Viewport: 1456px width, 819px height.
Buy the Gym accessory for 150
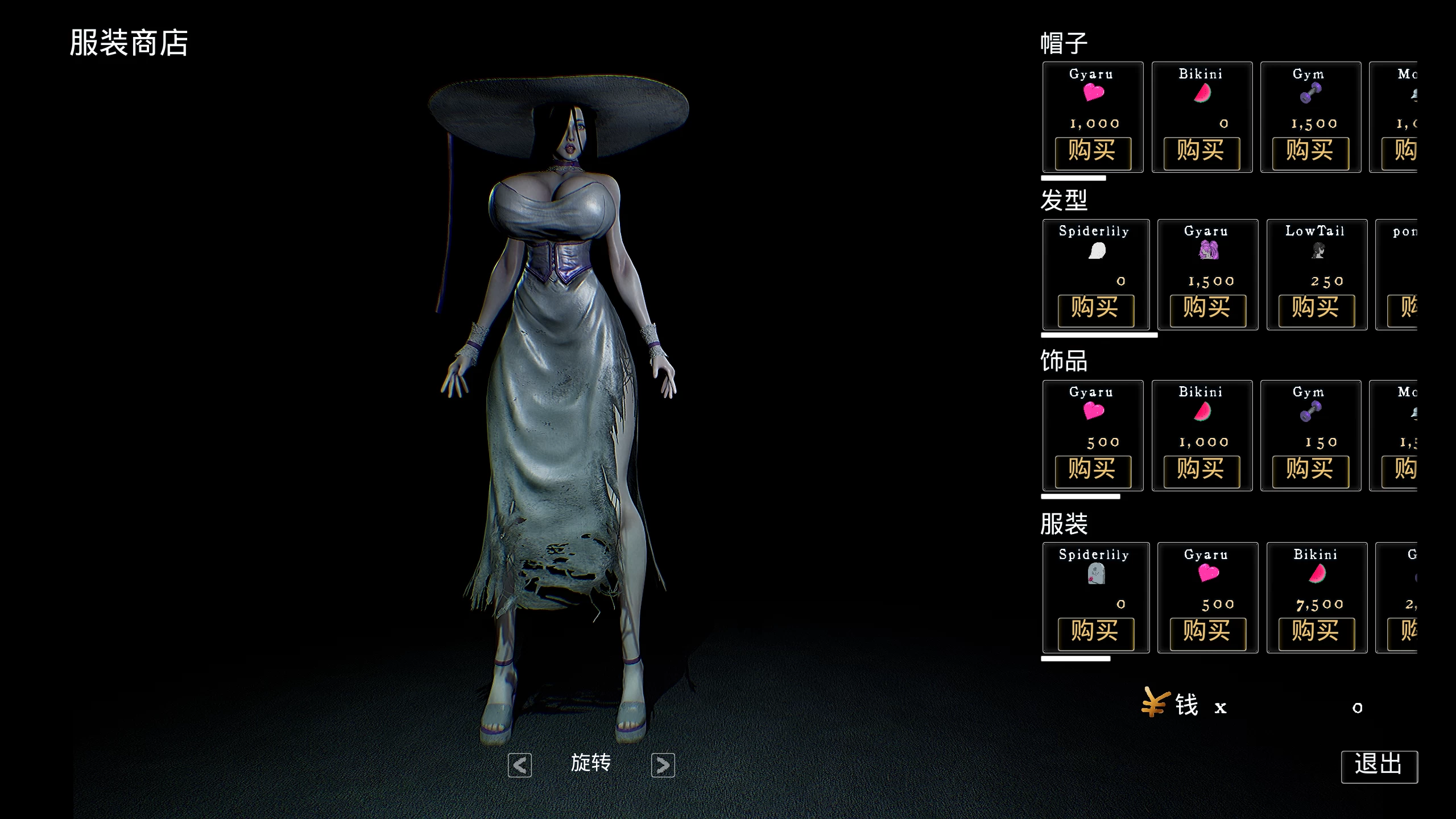pyautogui.click(x=1310, y=471)
